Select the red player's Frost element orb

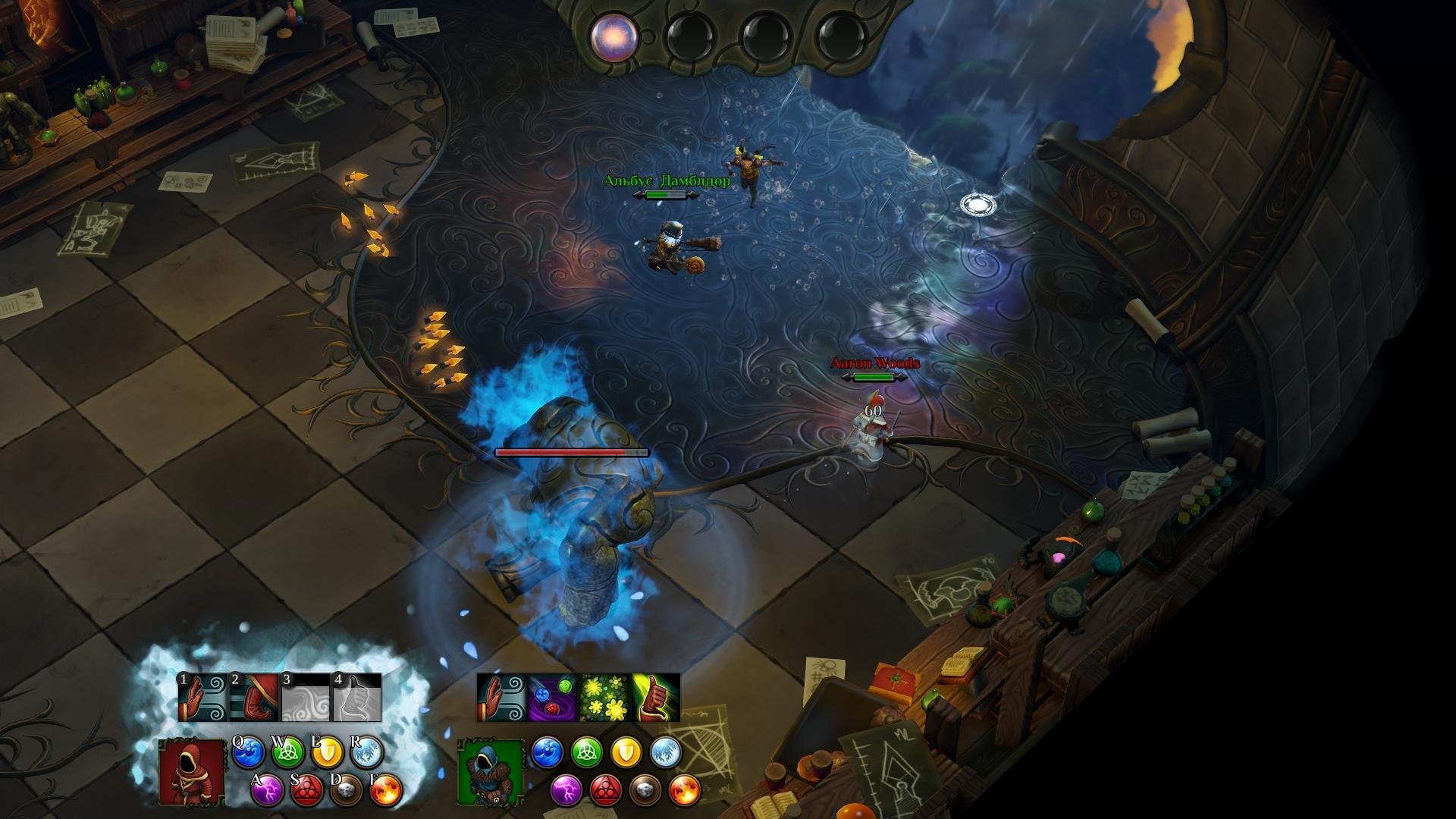click(x=367, y=753)
